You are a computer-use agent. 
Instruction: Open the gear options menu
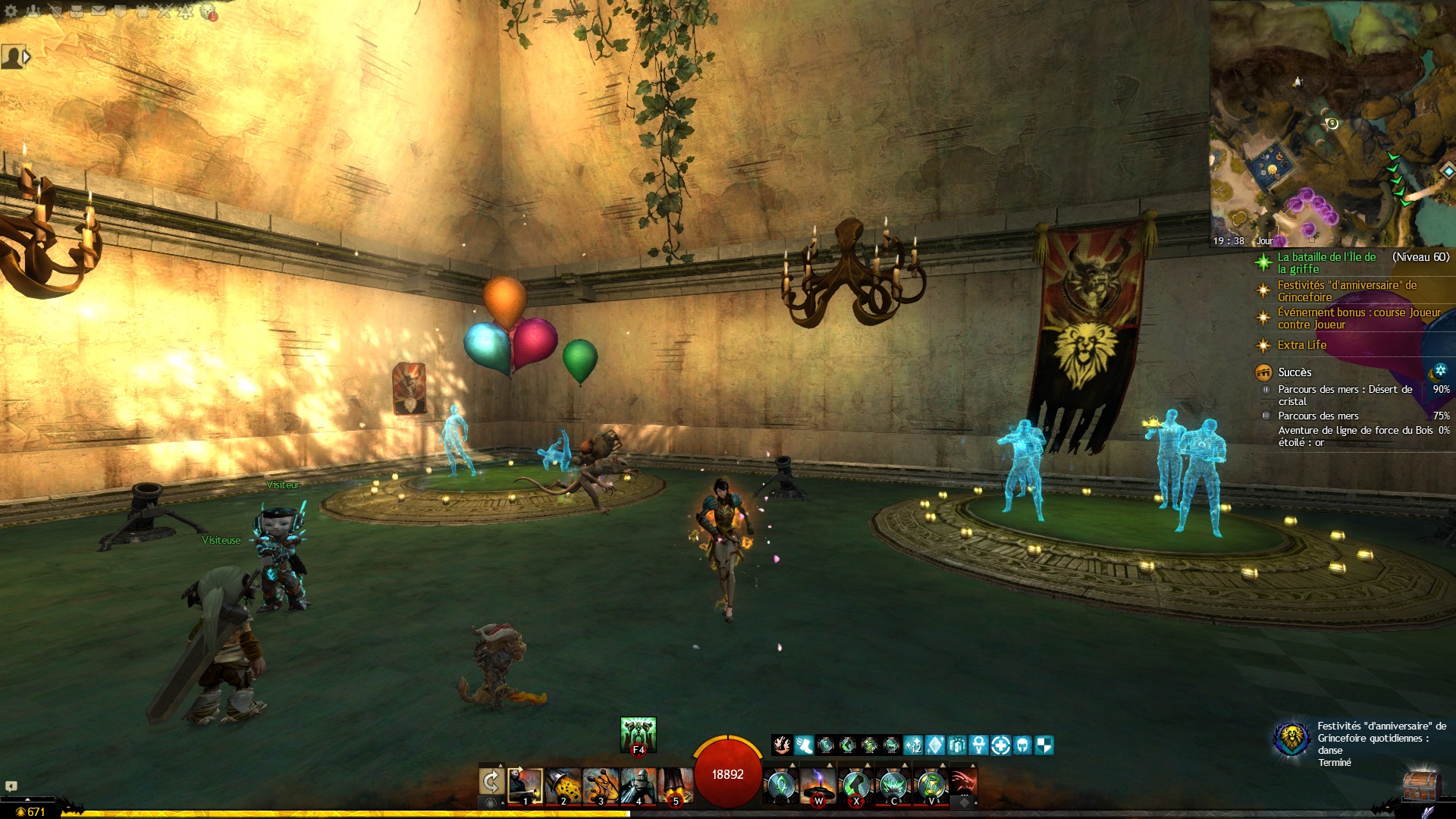(11, 11)
